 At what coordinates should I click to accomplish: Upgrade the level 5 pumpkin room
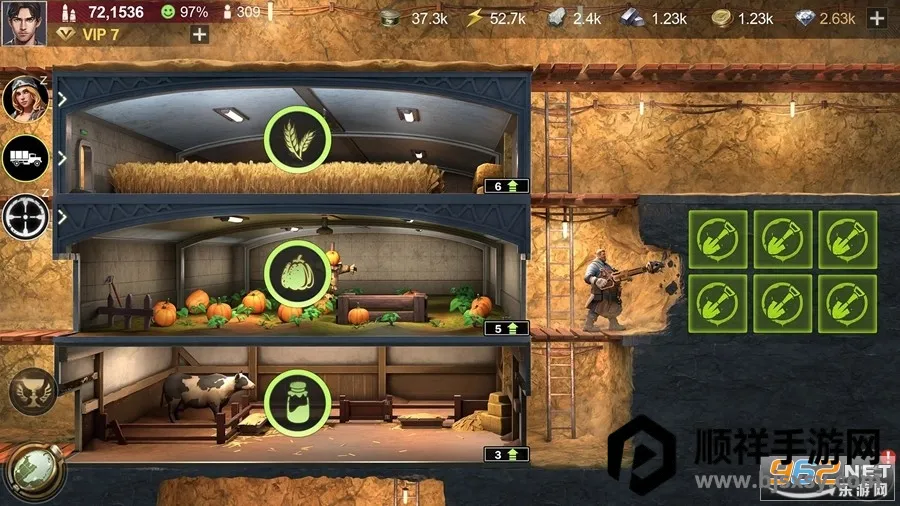click(506, 327)
